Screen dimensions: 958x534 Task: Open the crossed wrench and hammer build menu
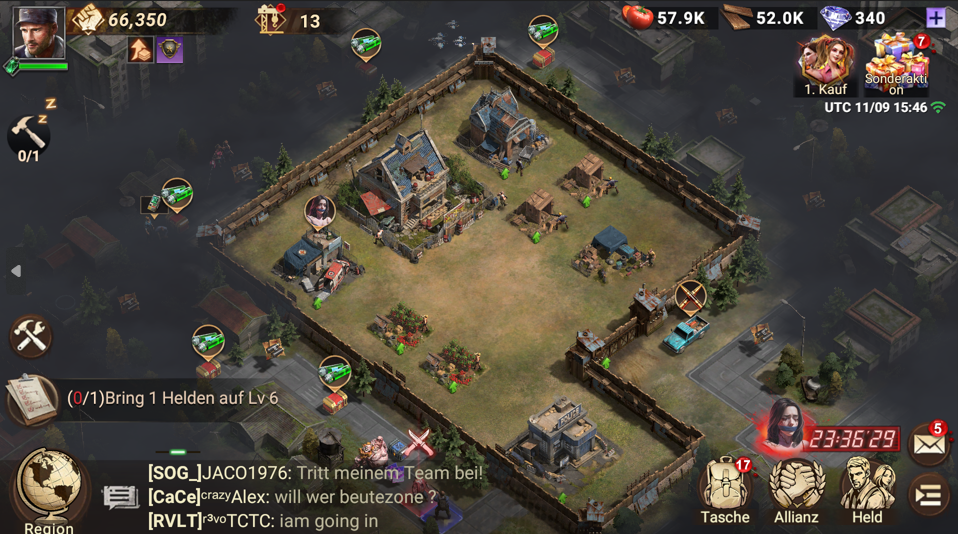tap(30, 337)
